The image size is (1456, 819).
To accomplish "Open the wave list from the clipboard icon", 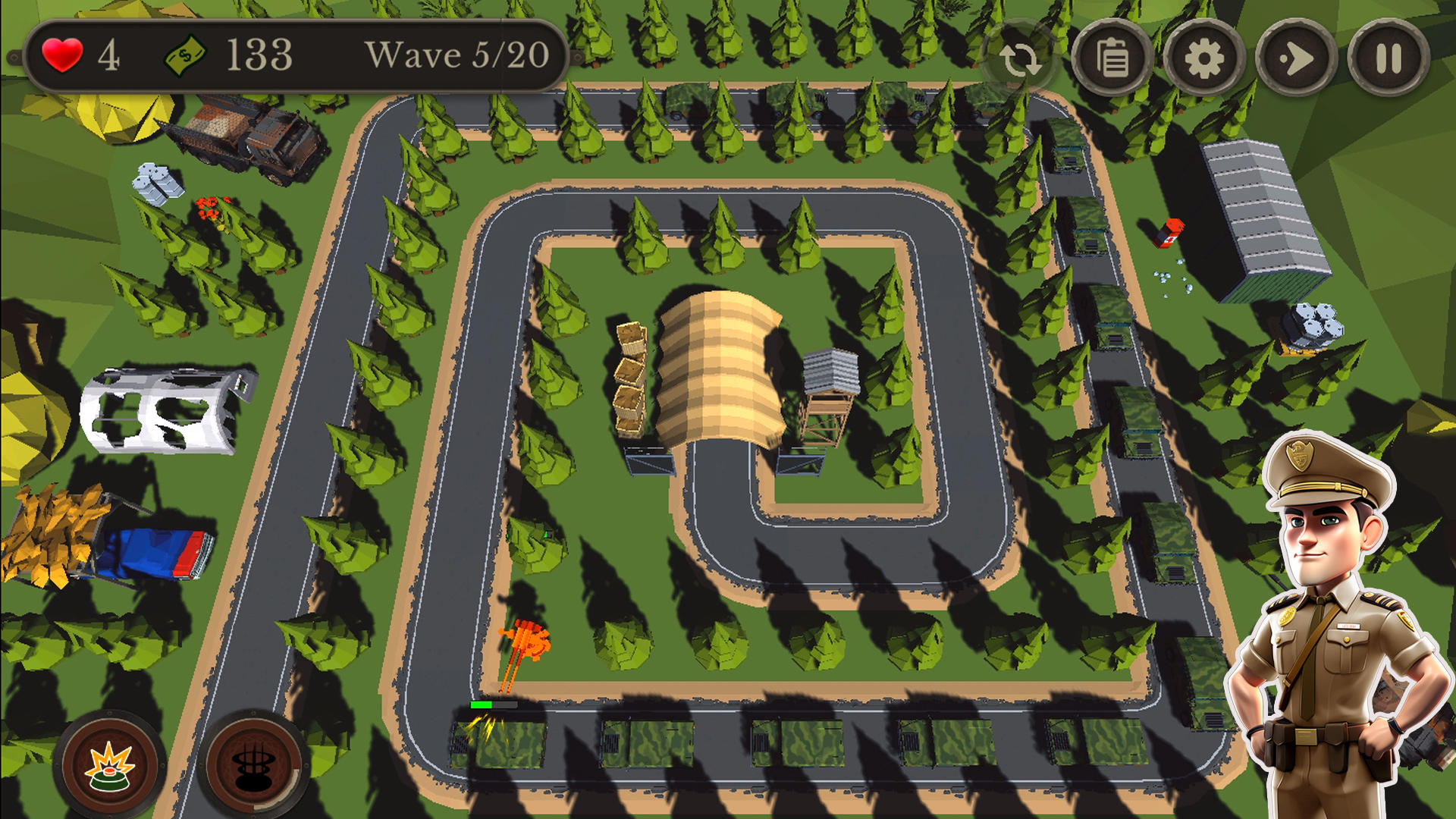I will point(1114,57).
